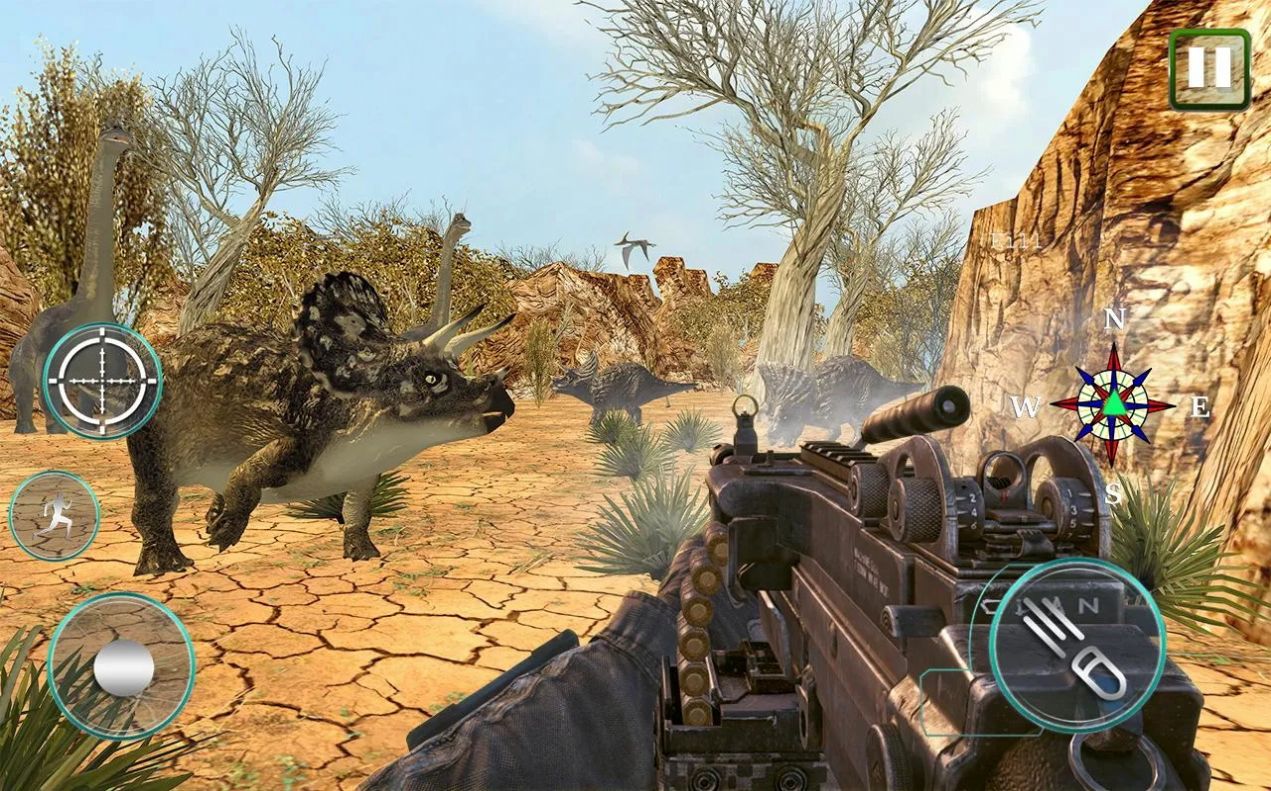Pause the game with the pause button
Image resolution: width=1271 pixels, height=791 pixels.
tap(1209, 68)
